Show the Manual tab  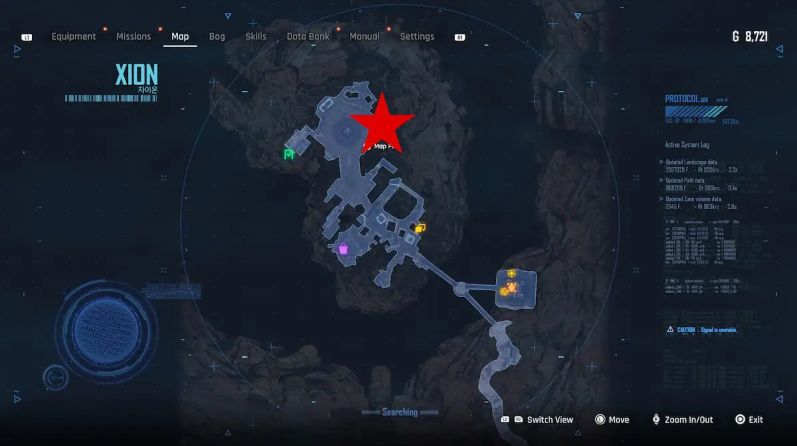click(x=364, y=37)
